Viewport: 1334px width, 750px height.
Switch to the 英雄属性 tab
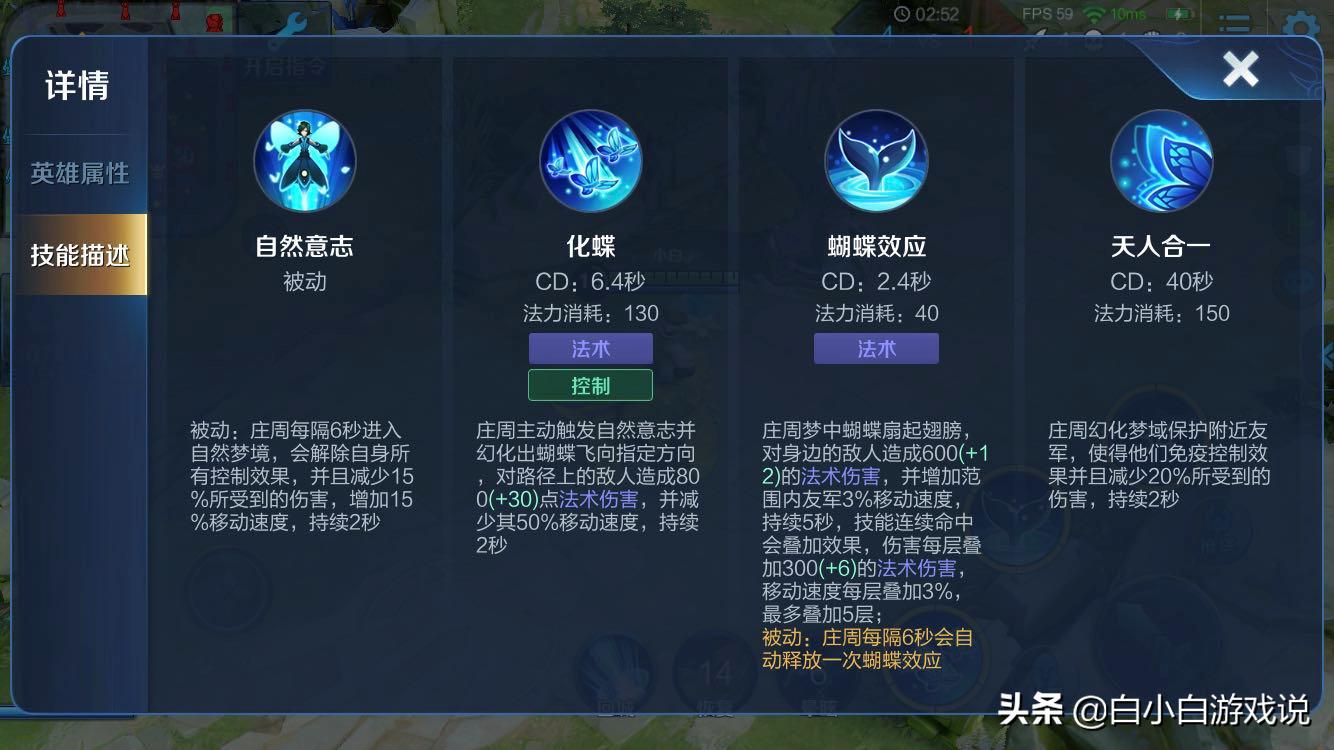coord(80,173)
